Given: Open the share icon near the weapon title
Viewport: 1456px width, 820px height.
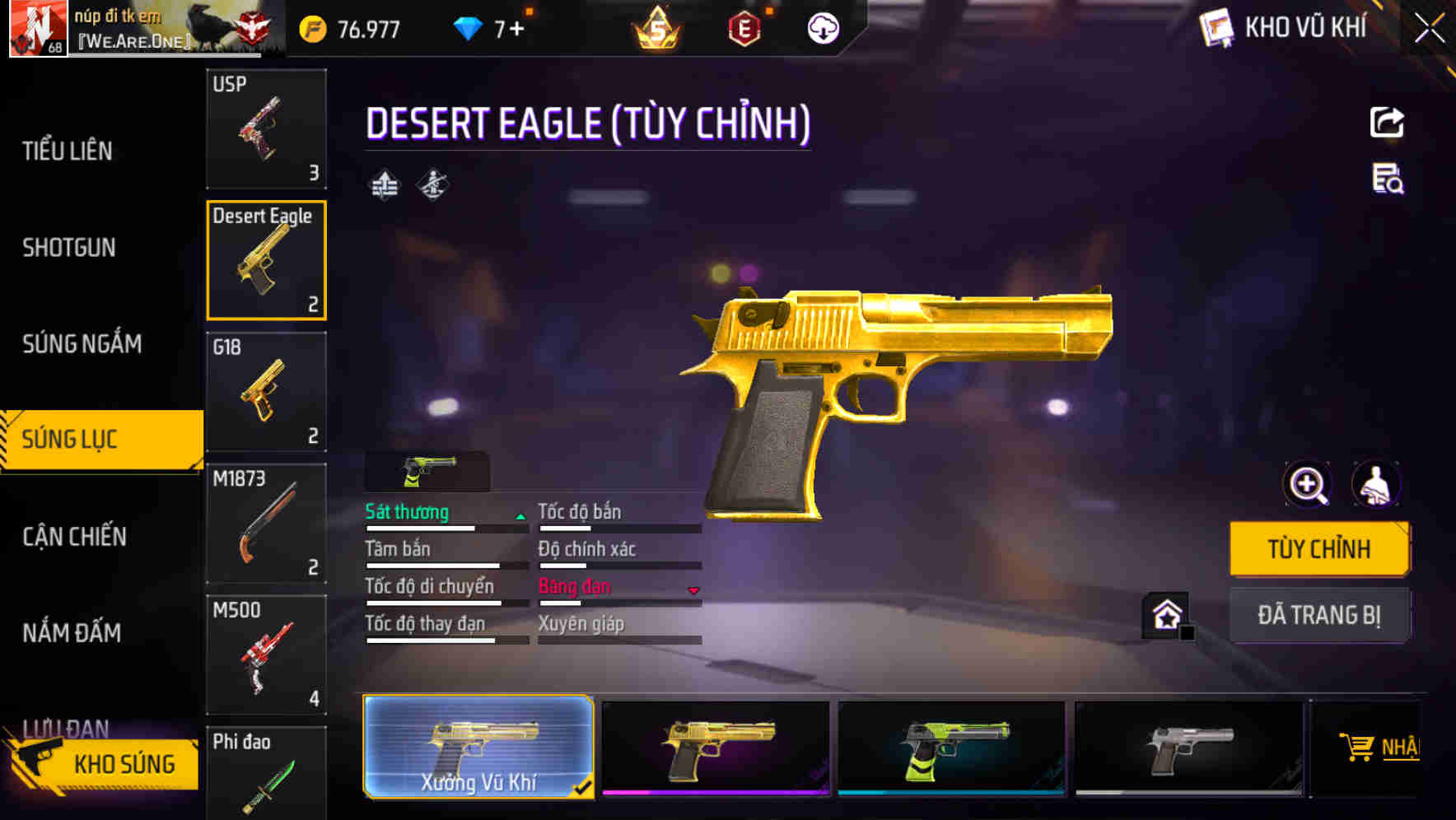Looking at the screenshot, I should (x=1388, y=122).
